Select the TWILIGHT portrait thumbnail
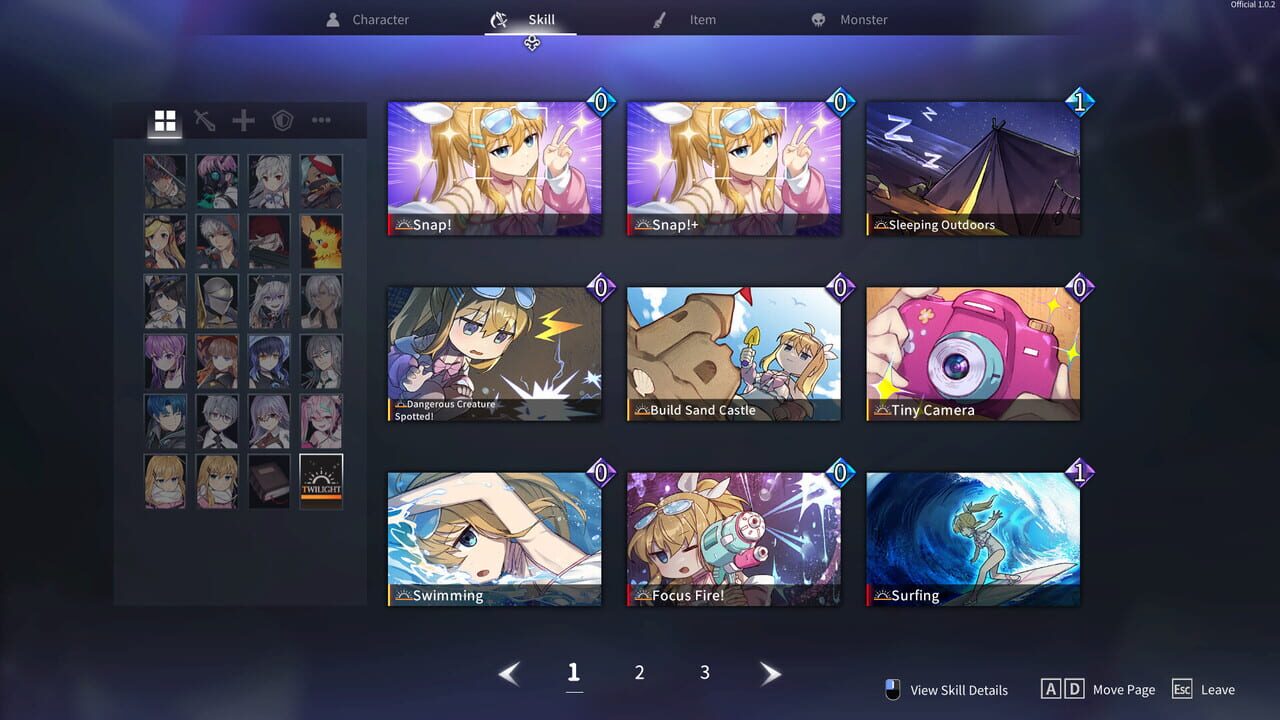 click(x=320, y=481)
